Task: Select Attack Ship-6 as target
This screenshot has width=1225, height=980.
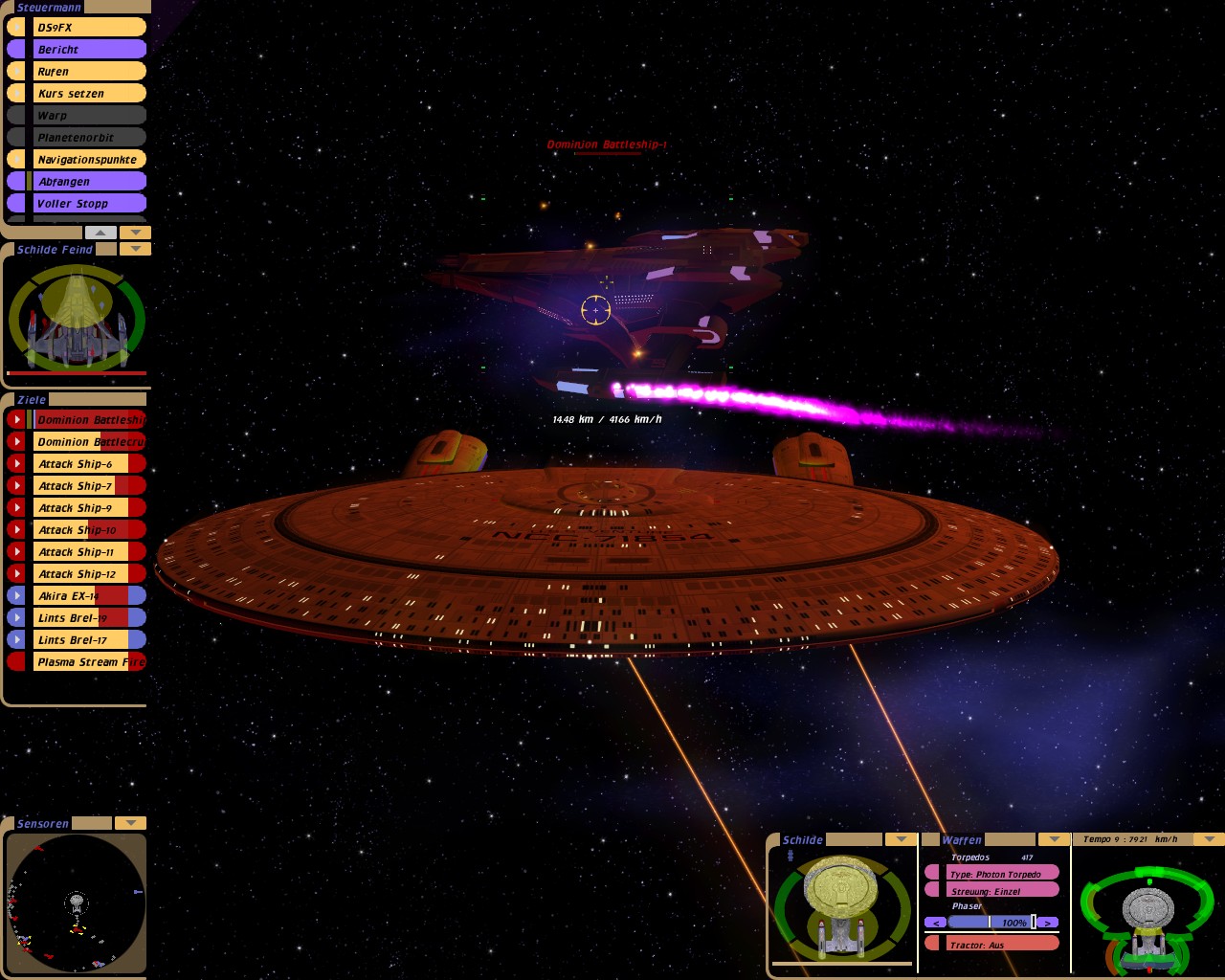Action: point(86,464)
